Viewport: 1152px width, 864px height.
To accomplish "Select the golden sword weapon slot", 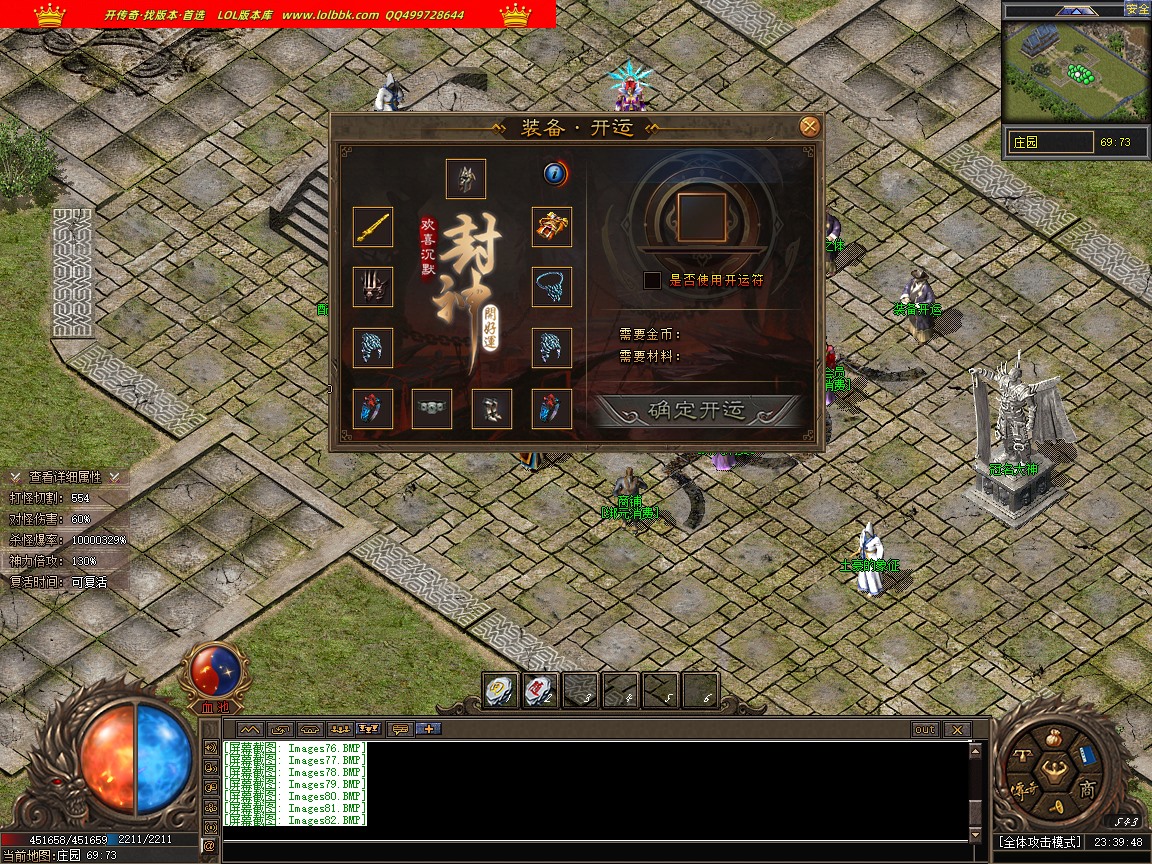I will coord(373,227).
